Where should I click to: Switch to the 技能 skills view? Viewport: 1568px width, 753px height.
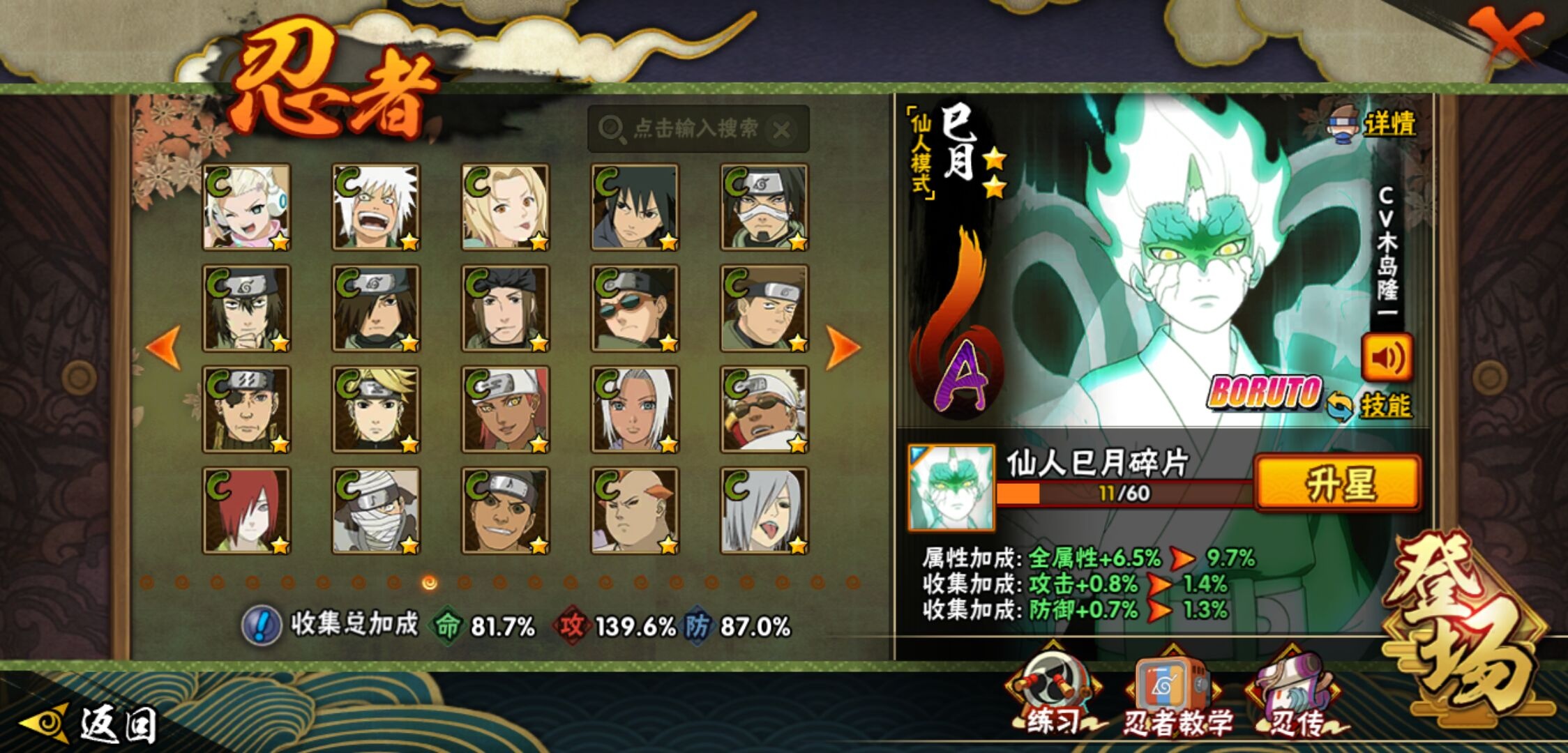coord(1369,406)
